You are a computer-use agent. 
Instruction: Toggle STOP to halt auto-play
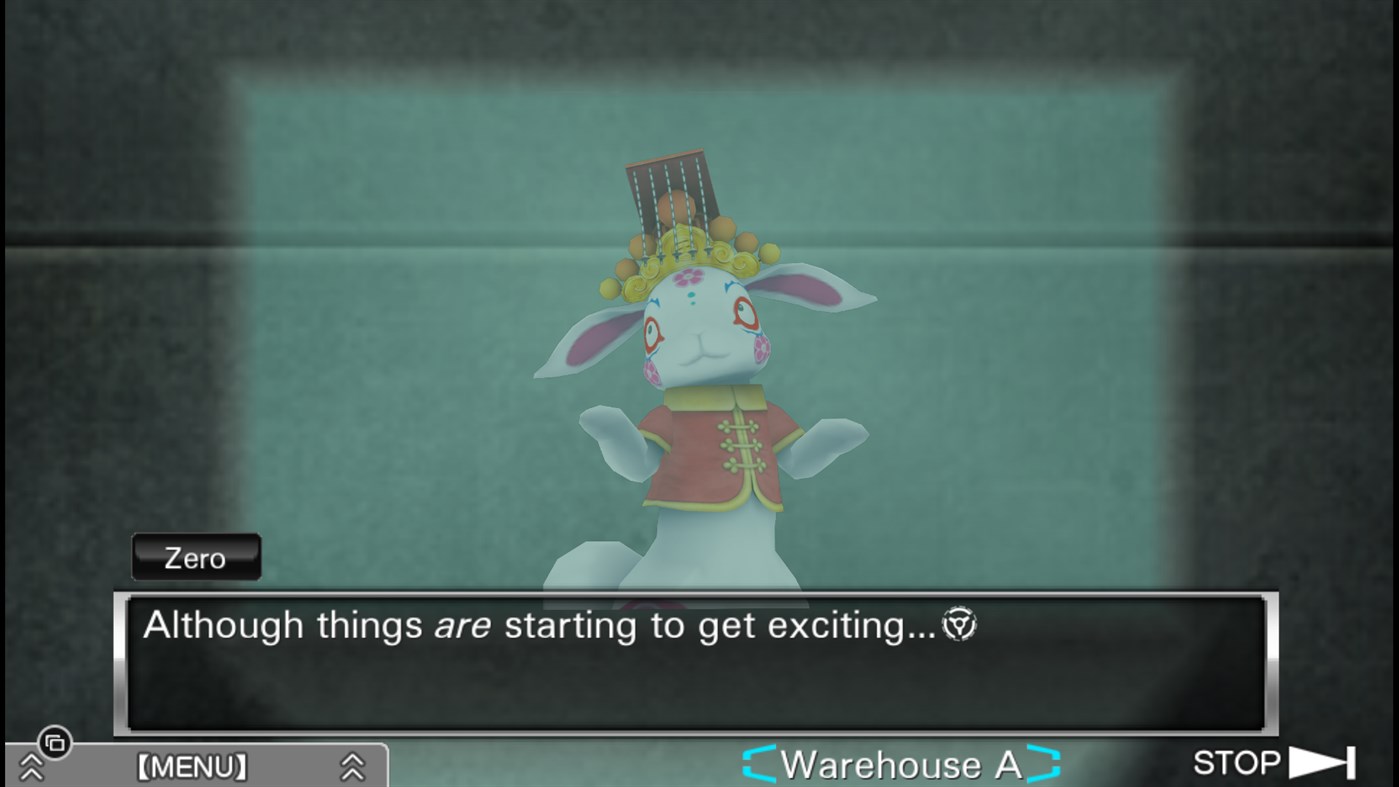tap(1236, 762)
